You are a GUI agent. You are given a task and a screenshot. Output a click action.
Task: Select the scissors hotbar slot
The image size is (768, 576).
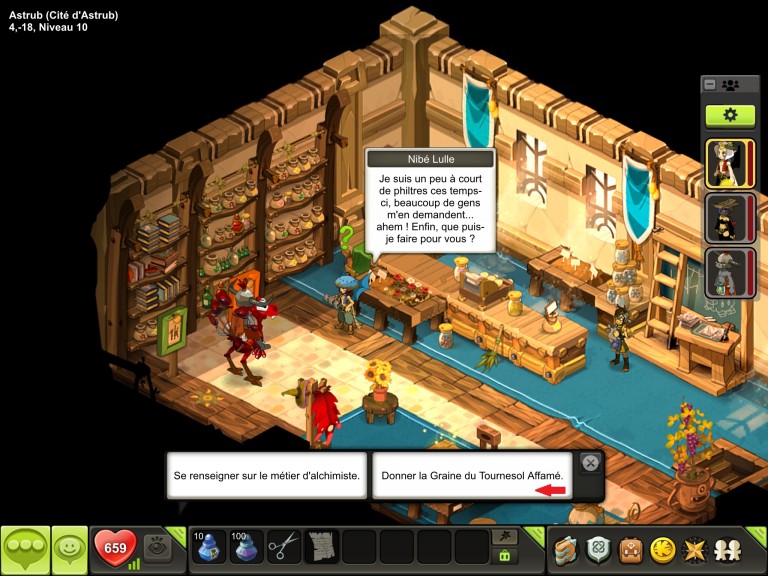[x=284, y=547]
